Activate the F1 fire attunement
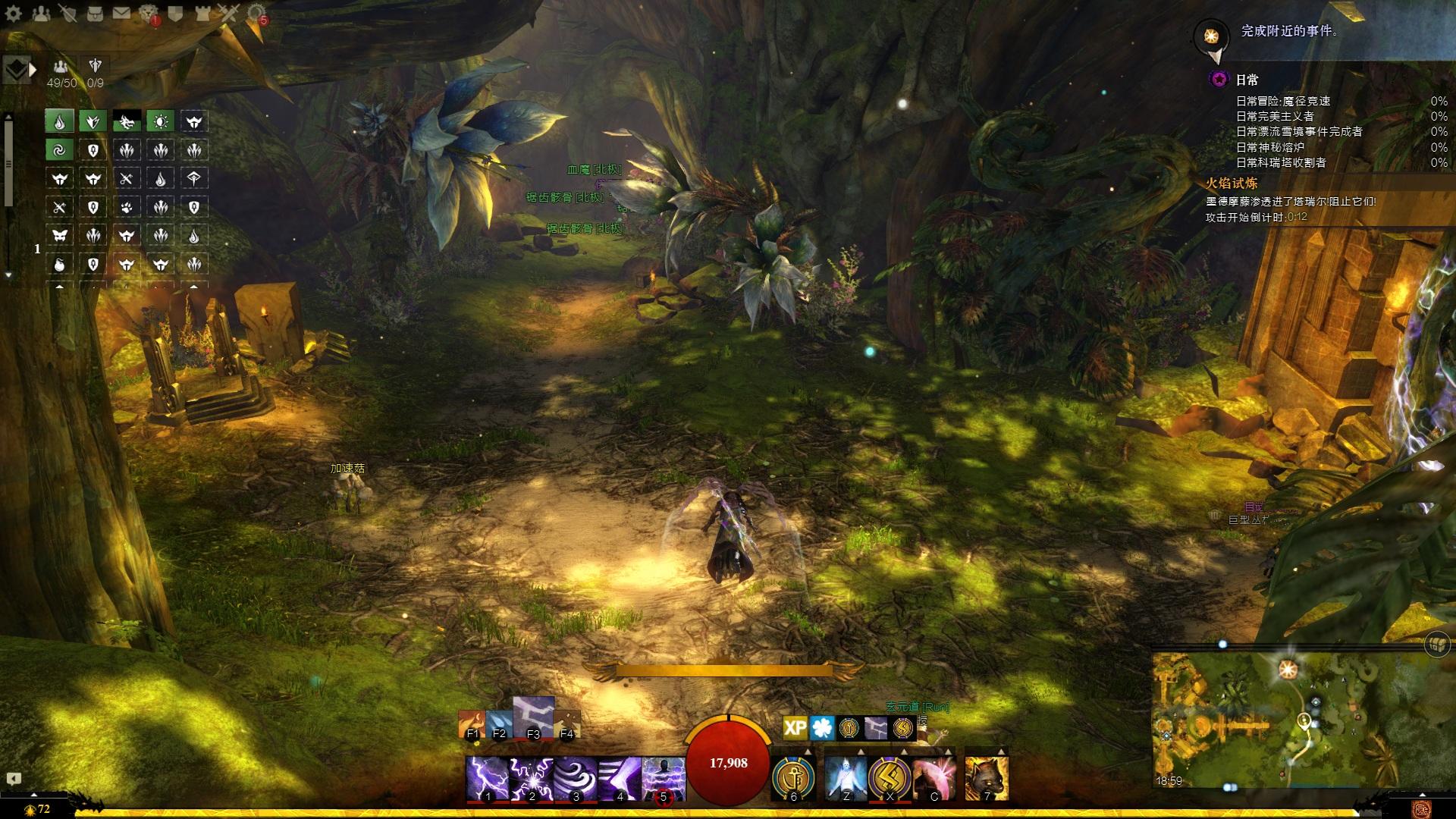The width and height of the screenshot is (1456, 819). click(472, 725)
